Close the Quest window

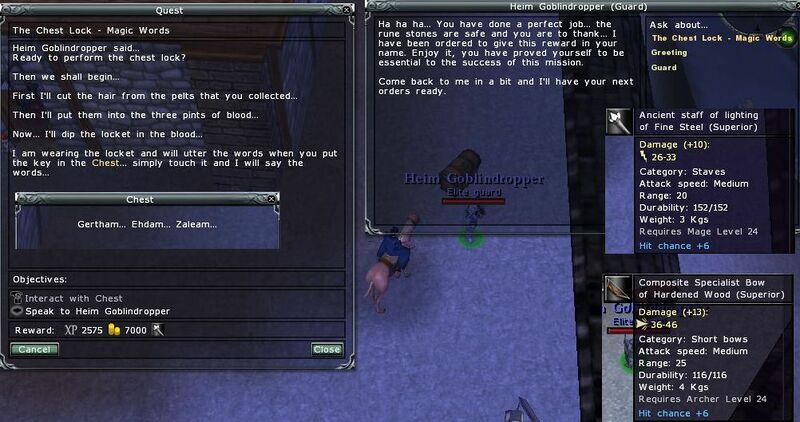327,349
